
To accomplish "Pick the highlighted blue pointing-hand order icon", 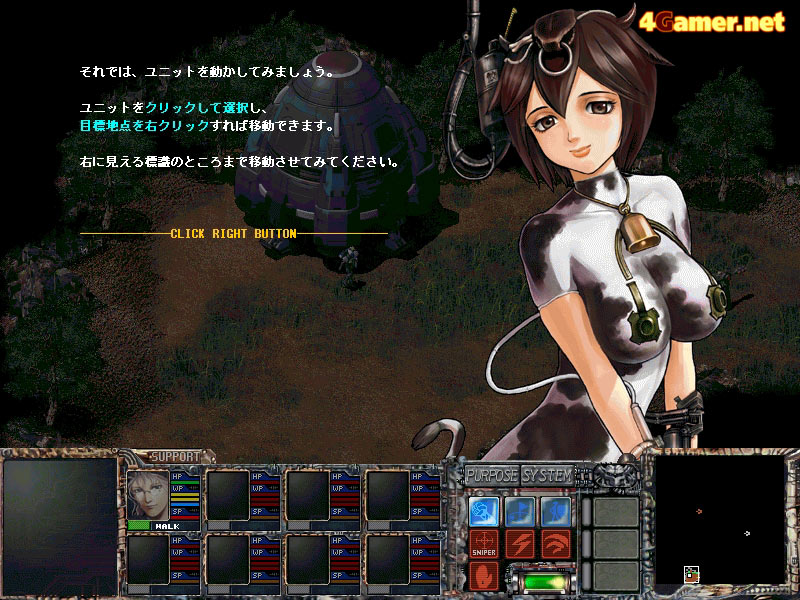I will pos(484,511).
